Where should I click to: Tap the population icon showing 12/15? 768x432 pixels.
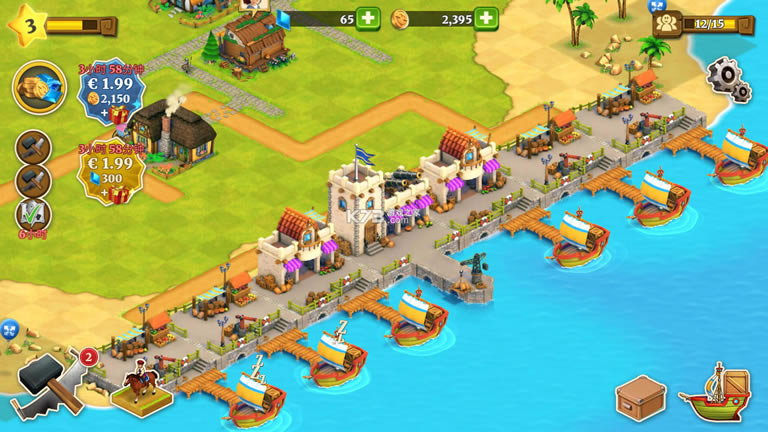click(x=668, y=22)
